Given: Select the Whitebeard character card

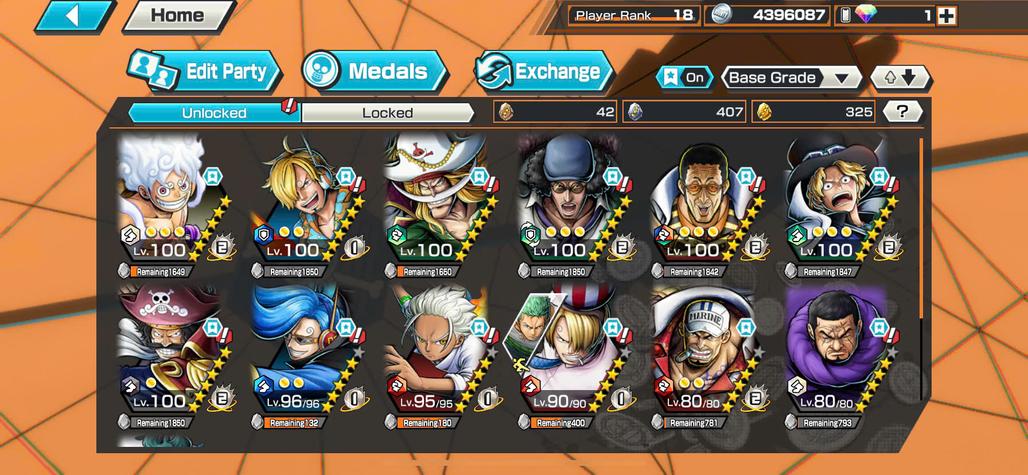Looking at the screenshot, I should pos(432,200).
